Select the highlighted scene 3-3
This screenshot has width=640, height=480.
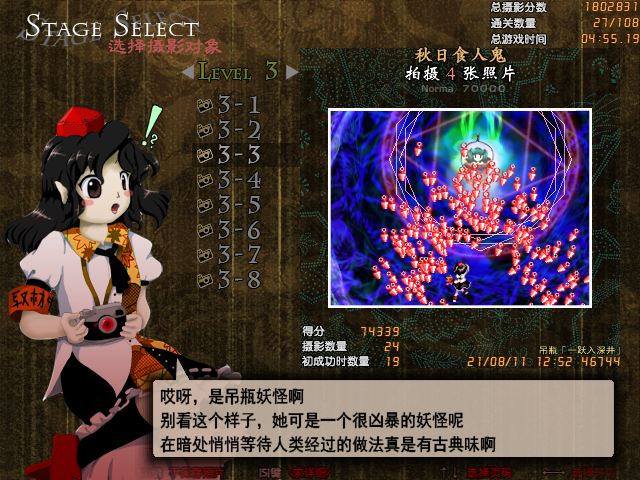(230, 154)
